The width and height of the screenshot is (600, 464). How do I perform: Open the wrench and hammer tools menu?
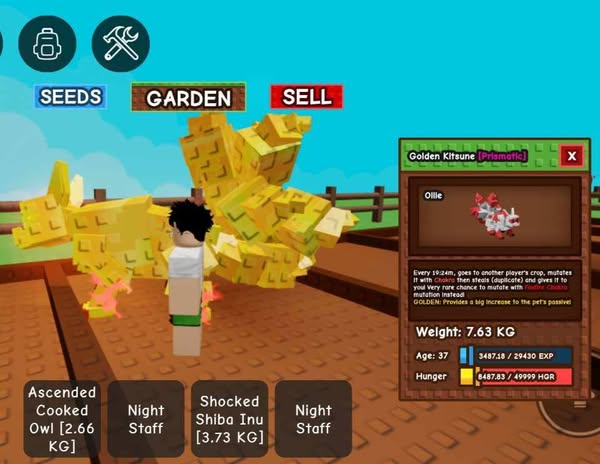(121, 43)
